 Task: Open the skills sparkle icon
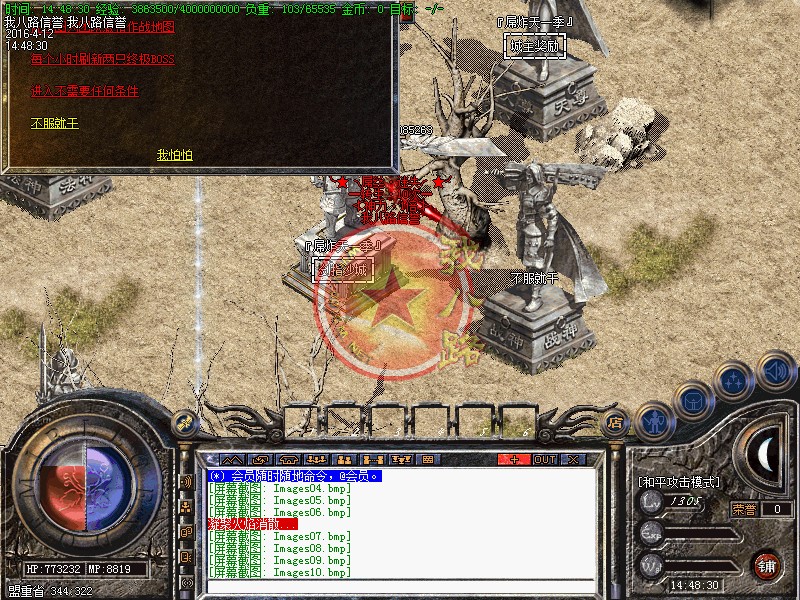click(735, 381)
